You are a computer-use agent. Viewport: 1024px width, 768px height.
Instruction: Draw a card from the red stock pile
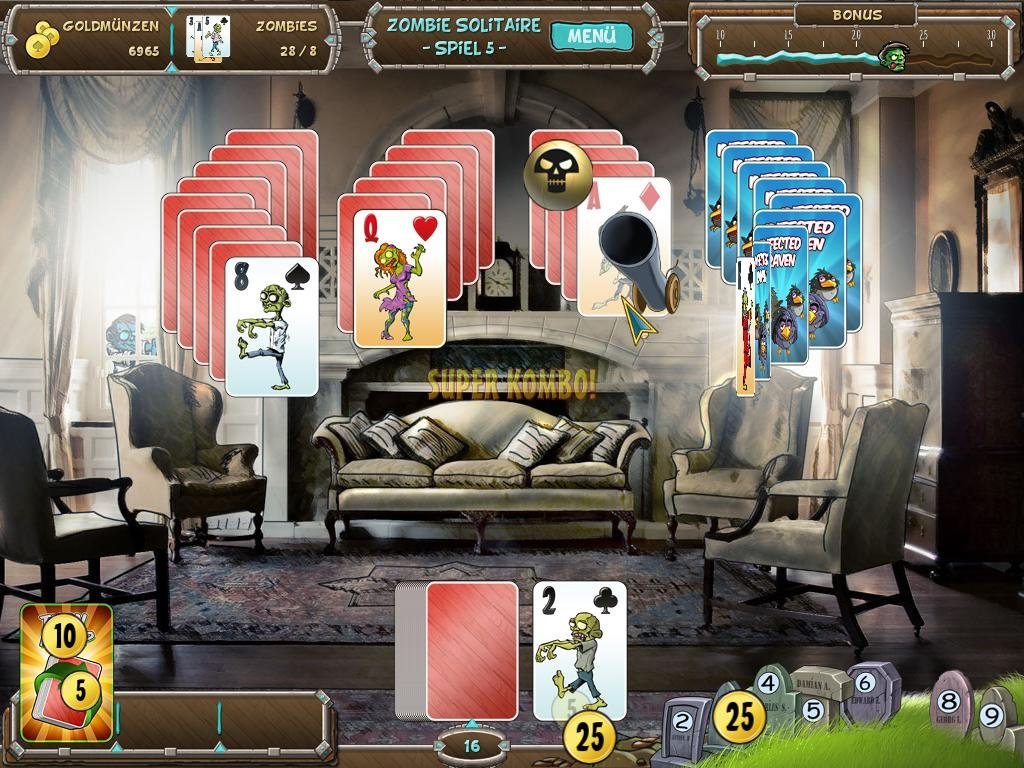(x=471, y=650)
